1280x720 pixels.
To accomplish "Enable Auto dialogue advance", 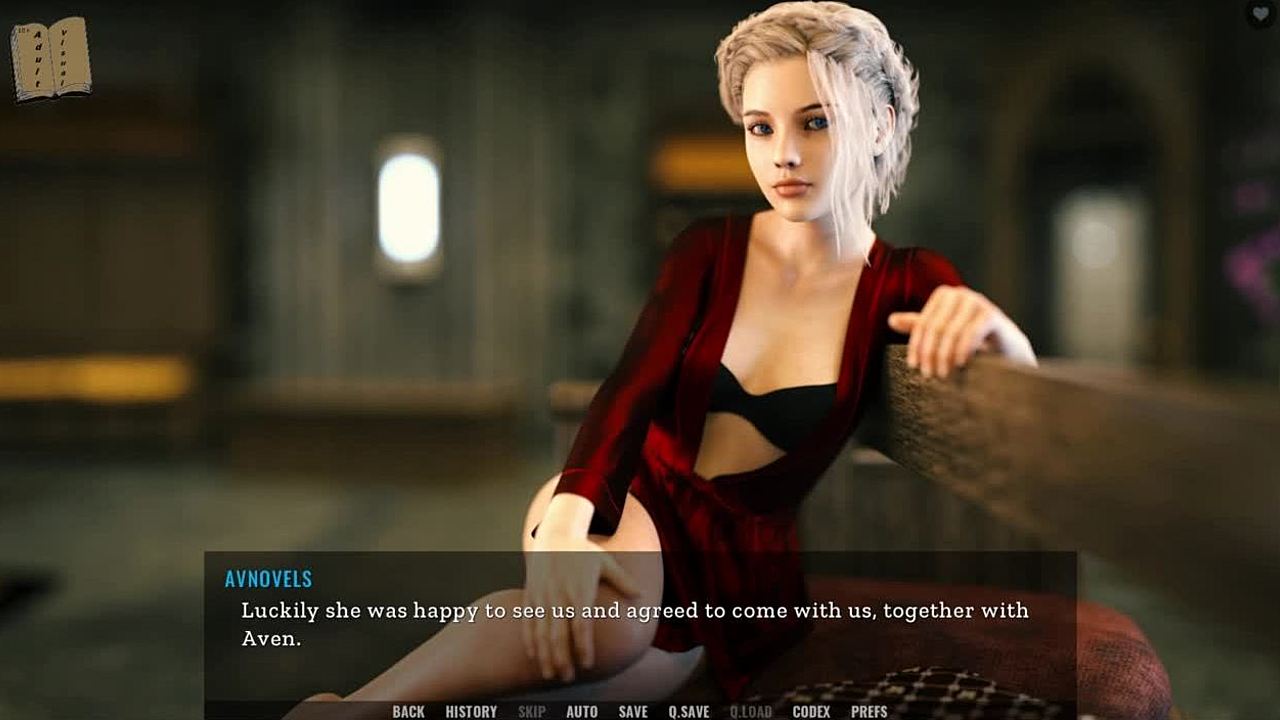I will (582, 711).
